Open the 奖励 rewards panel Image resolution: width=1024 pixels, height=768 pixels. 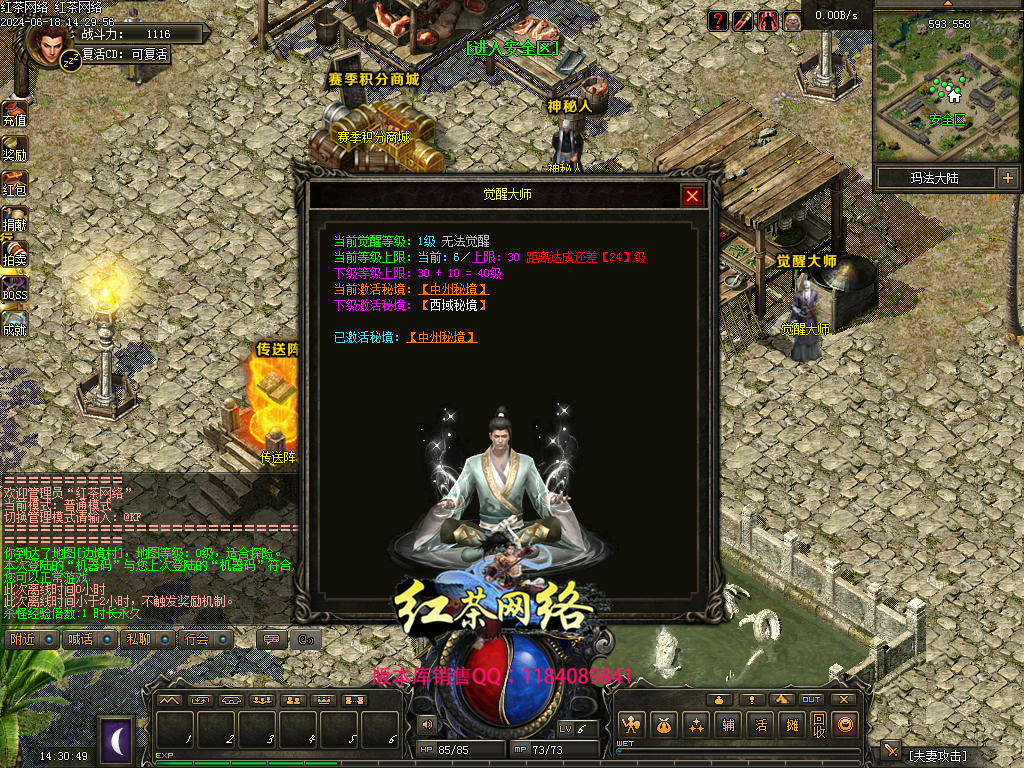pyautogui.click(x=14, y=148)
